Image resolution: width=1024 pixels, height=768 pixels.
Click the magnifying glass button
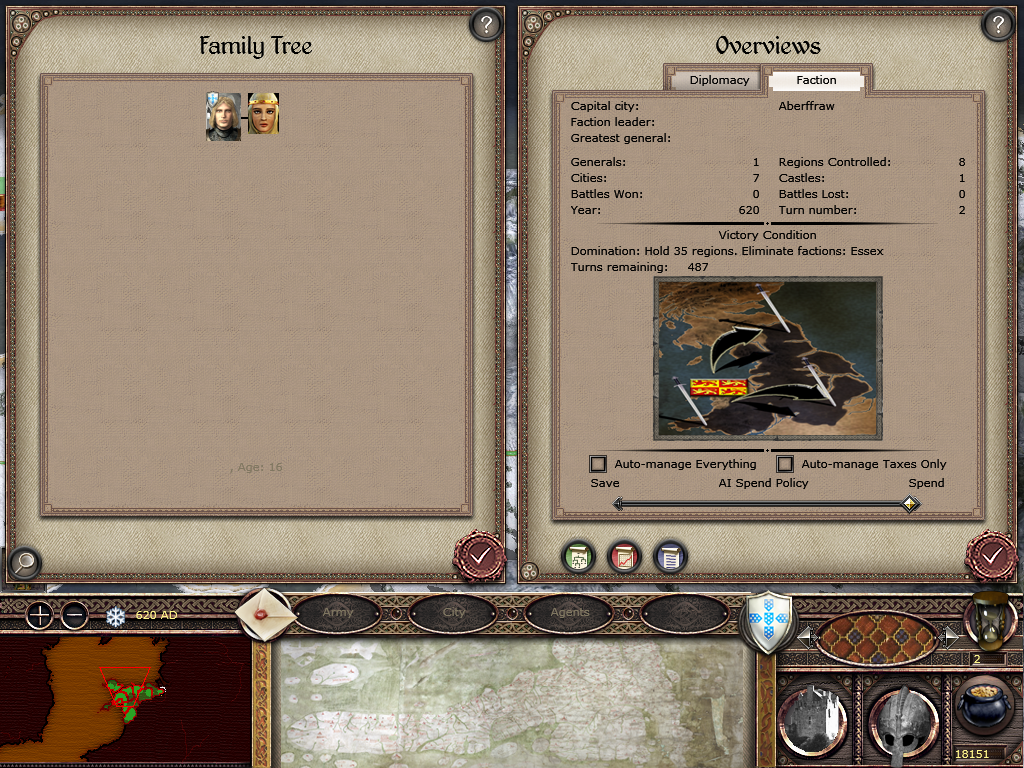[x=24, y=563]
